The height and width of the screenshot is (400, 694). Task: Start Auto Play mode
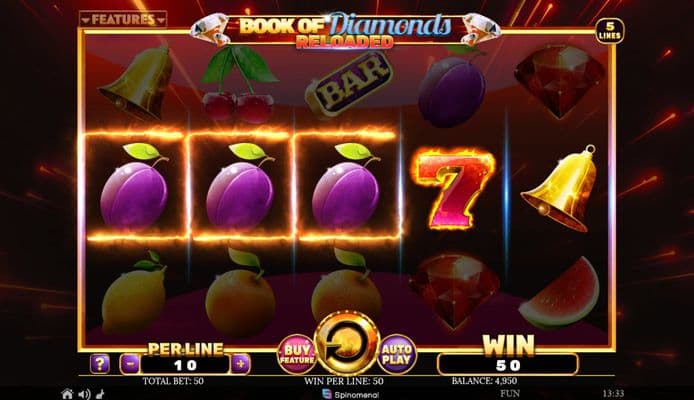(396, 353)
